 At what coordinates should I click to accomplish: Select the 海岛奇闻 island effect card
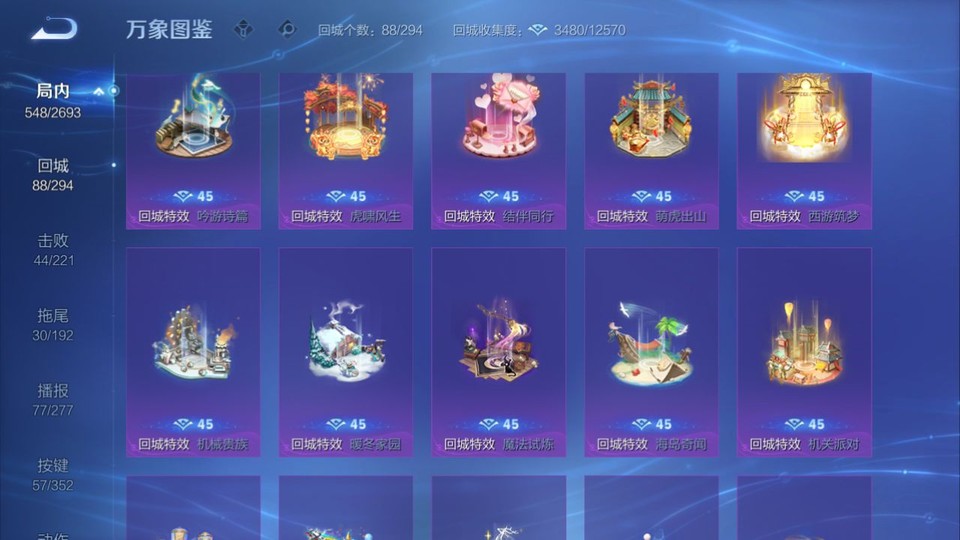(651, 352)
